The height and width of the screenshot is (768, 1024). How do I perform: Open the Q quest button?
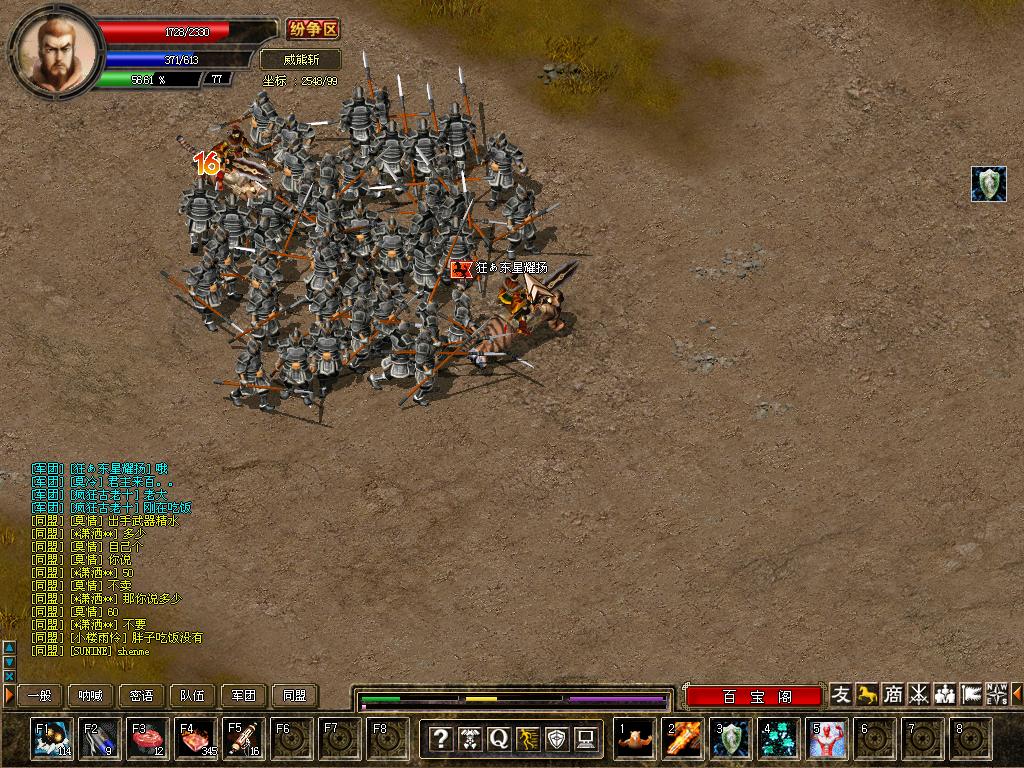[x=498, y=739]
